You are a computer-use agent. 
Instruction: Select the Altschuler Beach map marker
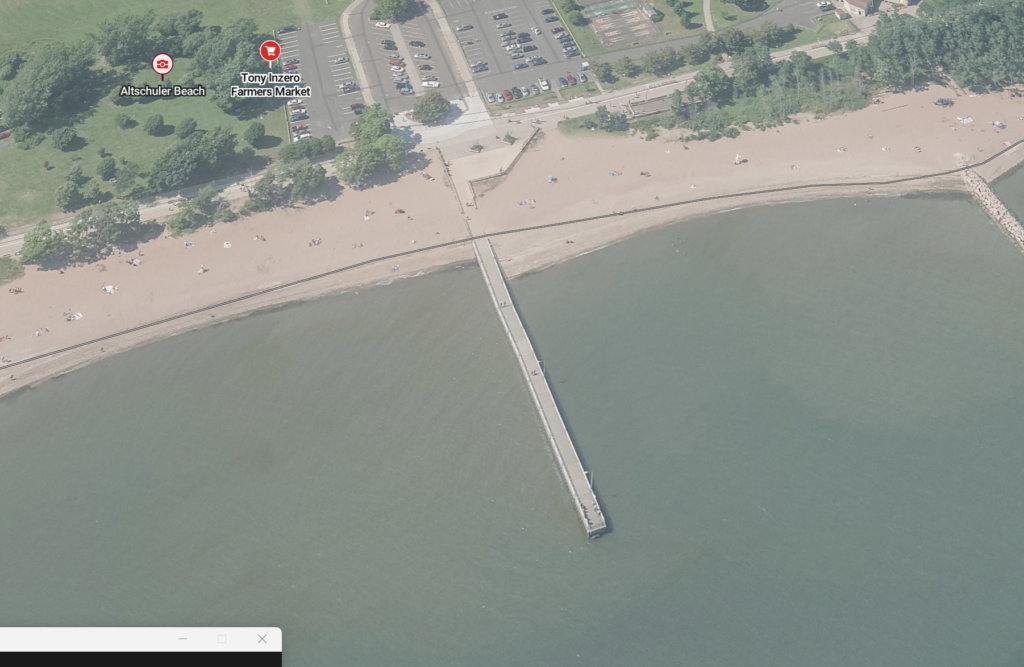(x=162, y=65)
